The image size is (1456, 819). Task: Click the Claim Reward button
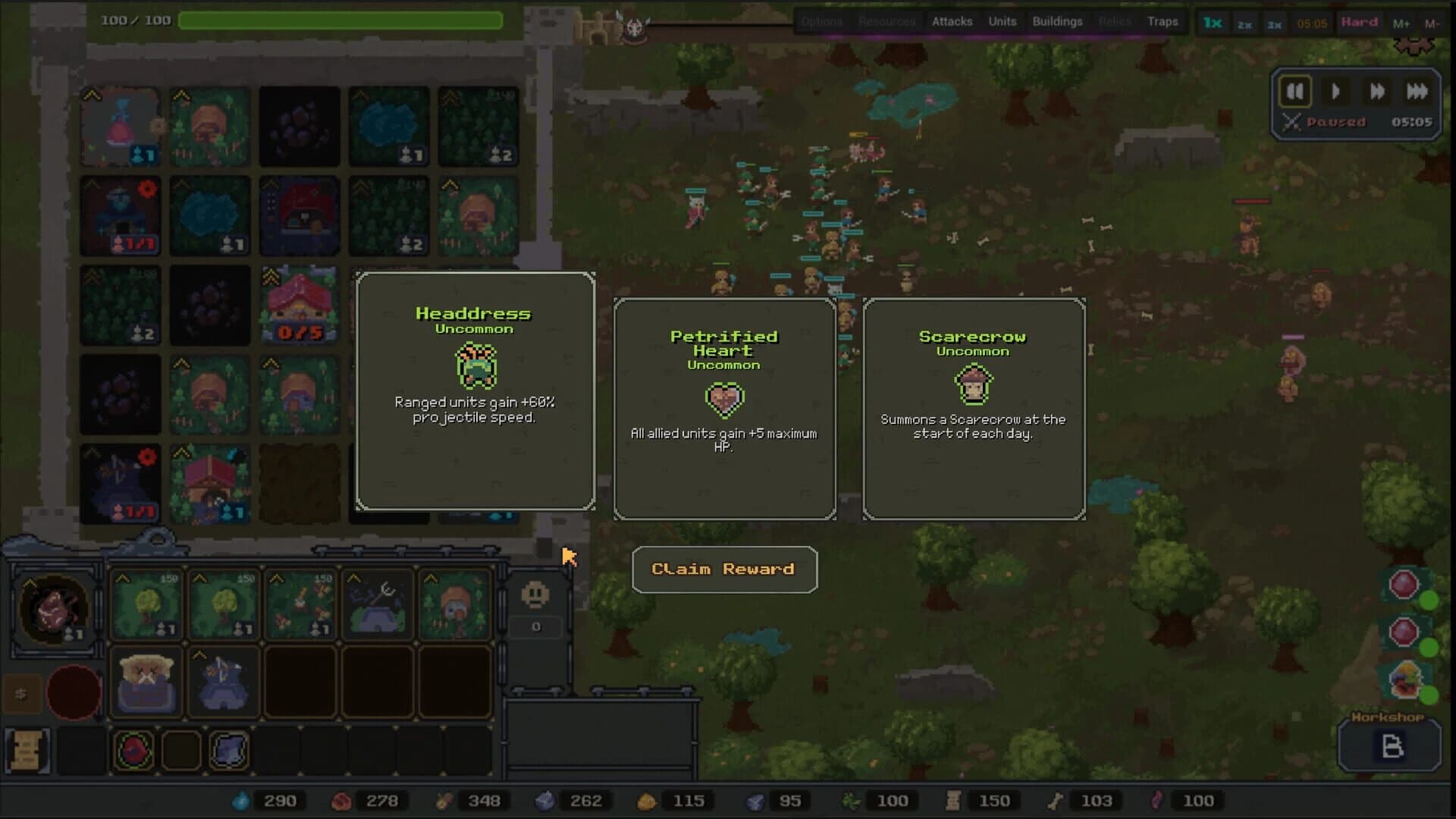tap(724, 570)
